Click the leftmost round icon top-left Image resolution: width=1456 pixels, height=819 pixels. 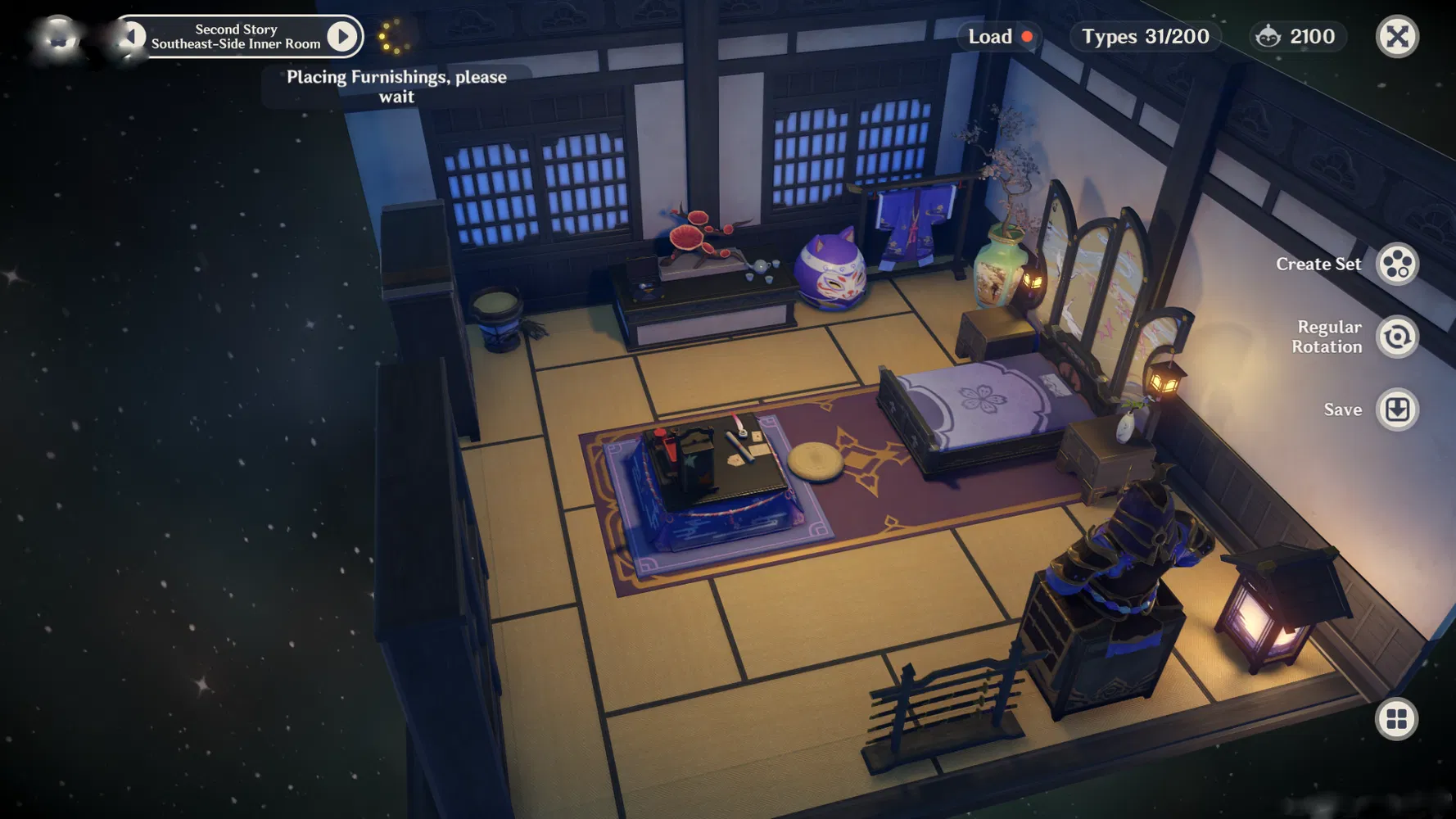click(56, 36)
